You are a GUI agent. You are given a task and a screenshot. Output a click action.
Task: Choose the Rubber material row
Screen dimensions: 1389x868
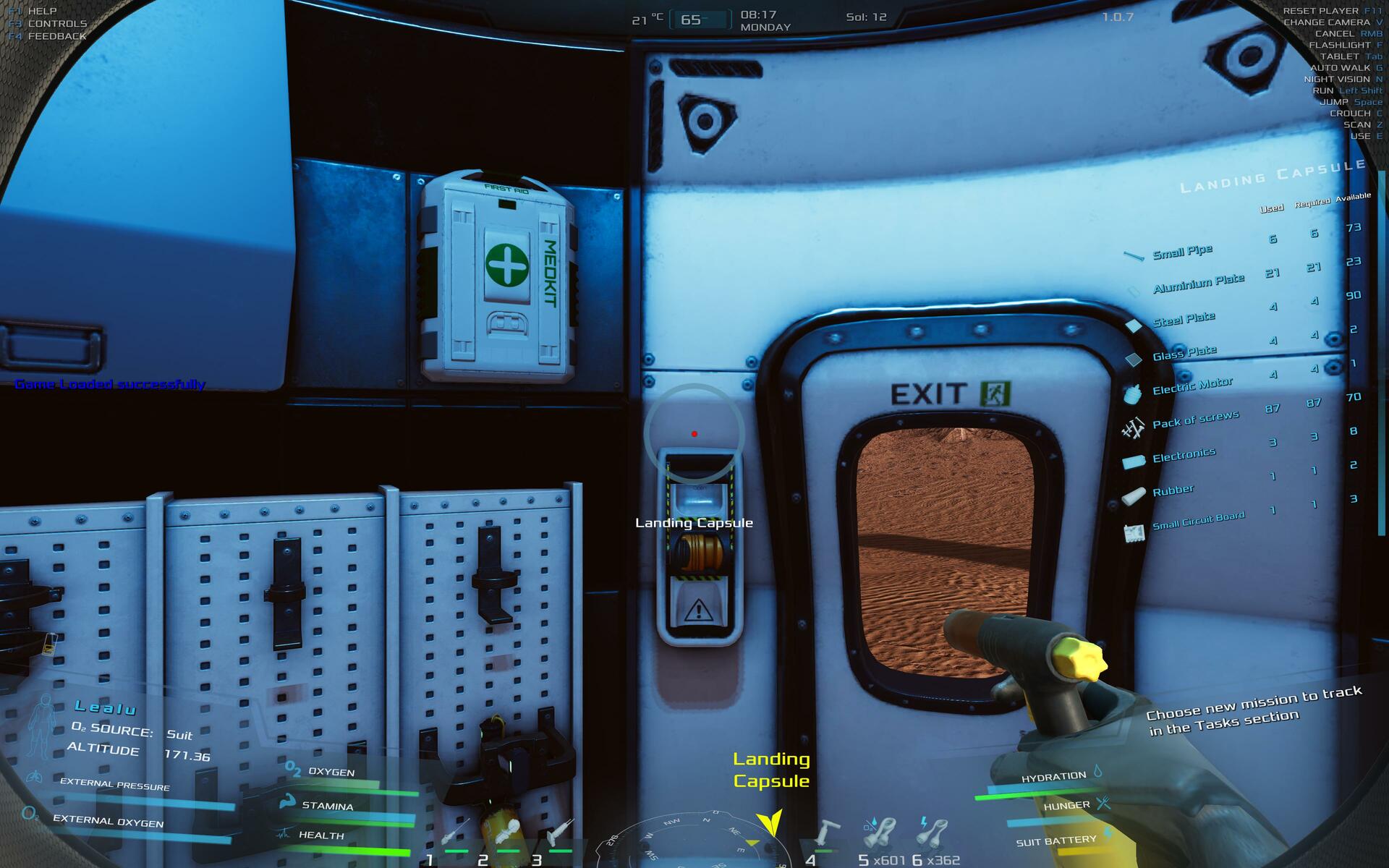click(x=1173, y=490)
